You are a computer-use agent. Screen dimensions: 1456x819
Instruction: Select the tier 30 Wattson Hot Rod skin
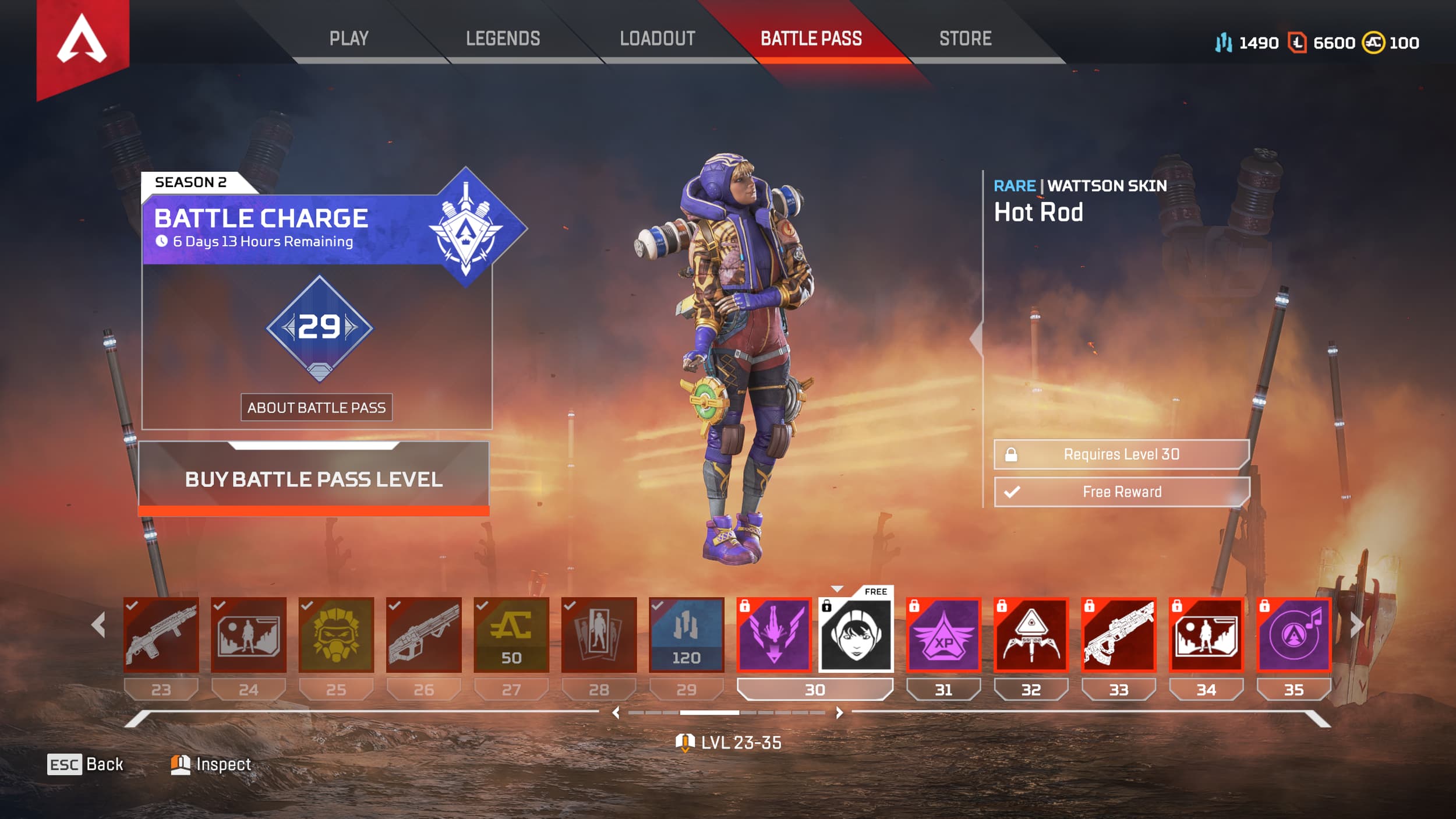pyautogui.click(x=856, y=635)
